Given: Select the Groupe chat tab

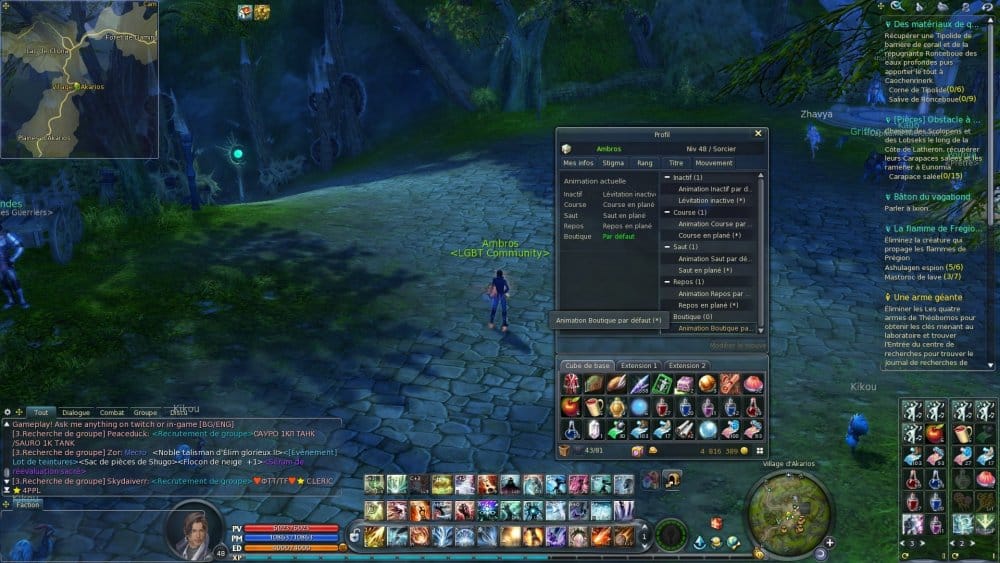Looking at the screenshot, I should (146, 412).
